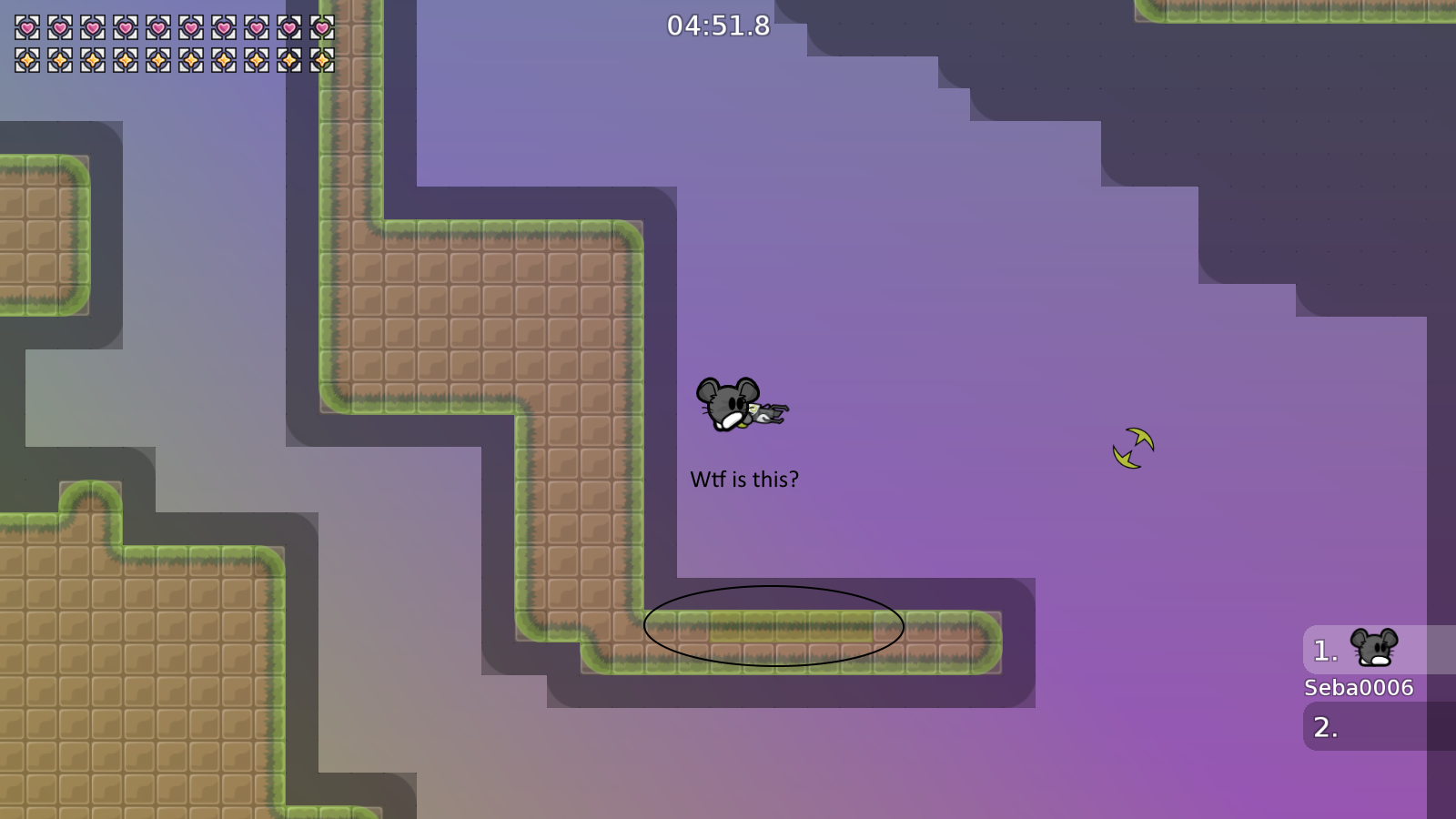The image size is (1456, 819).
Task: Click the spinning green collectible
Action: (1132, 447)
